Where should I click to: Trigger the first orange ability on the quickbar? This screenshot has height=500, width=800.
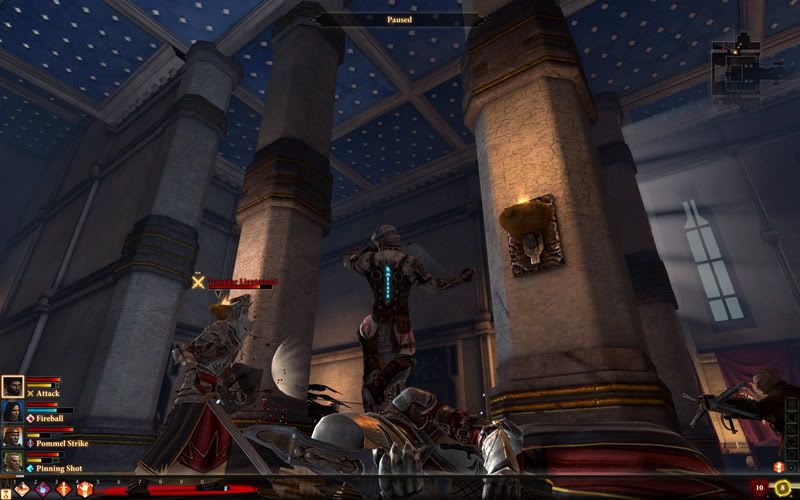22,489
